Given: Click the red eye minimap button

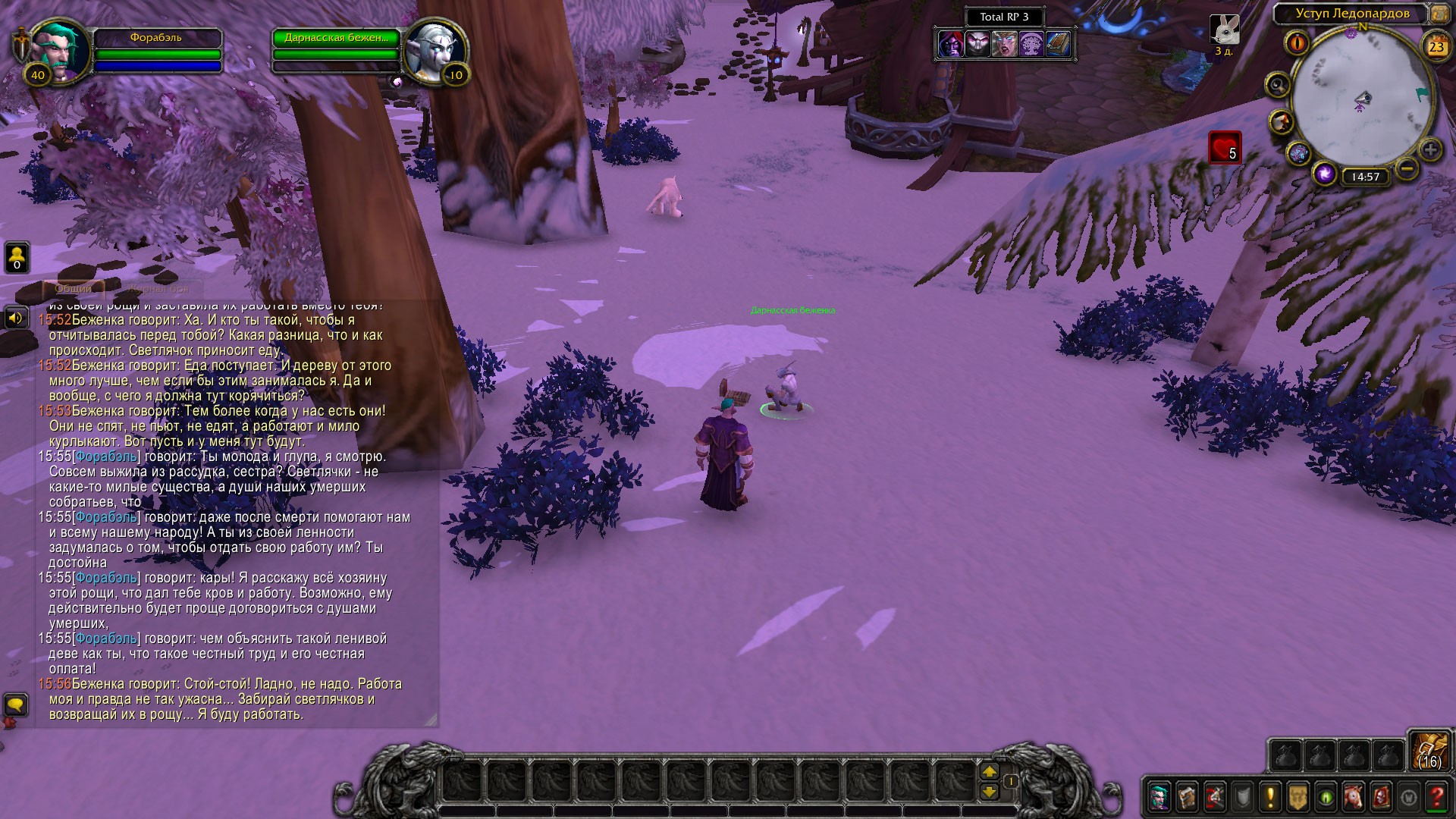Looking at the screenshot, I should tap(1298, 42).
